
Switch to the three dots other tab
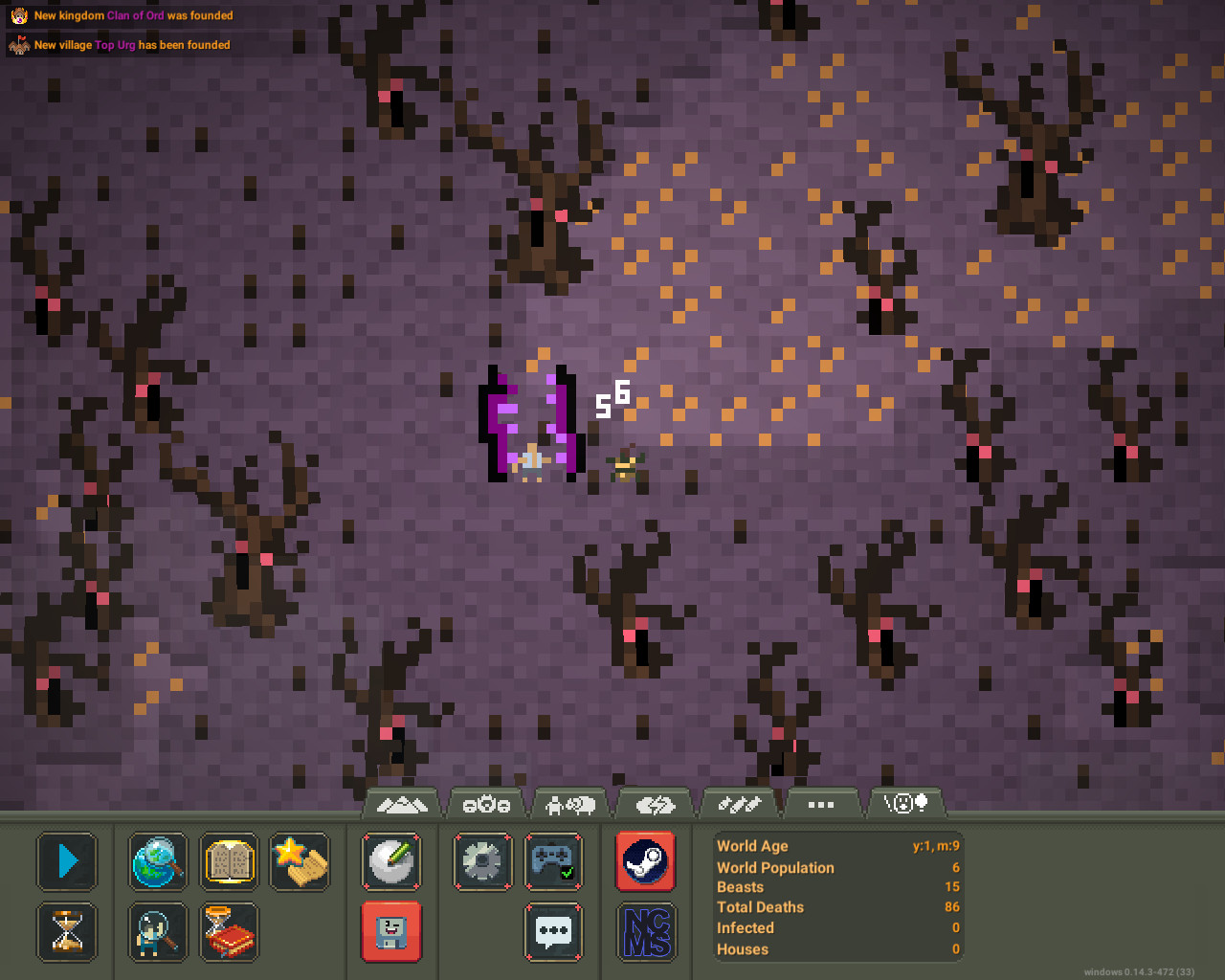(x=821, y=805)
